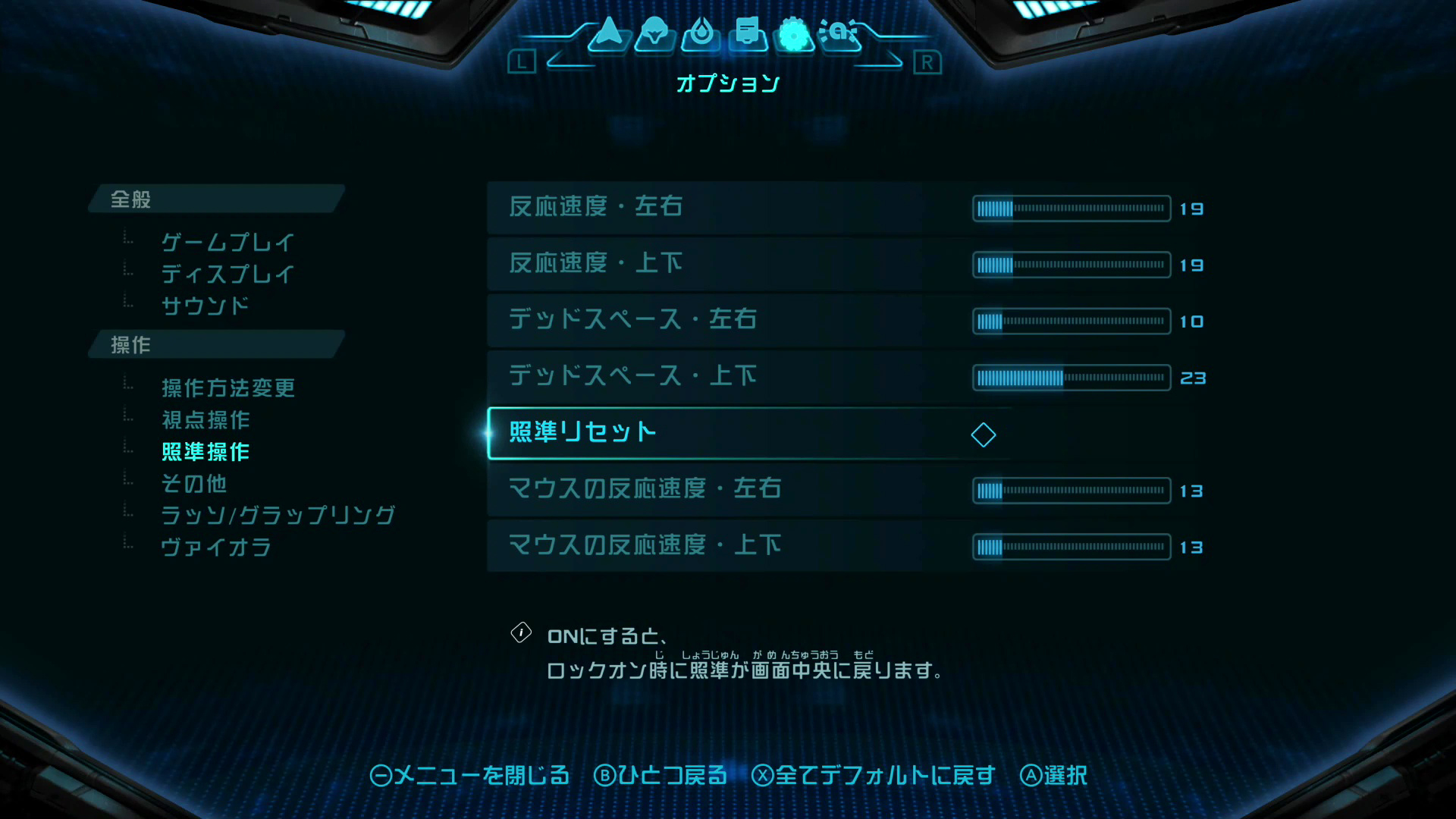Select the サウンド settings category
Screen dimensions: 1456x819
[205, 306]
